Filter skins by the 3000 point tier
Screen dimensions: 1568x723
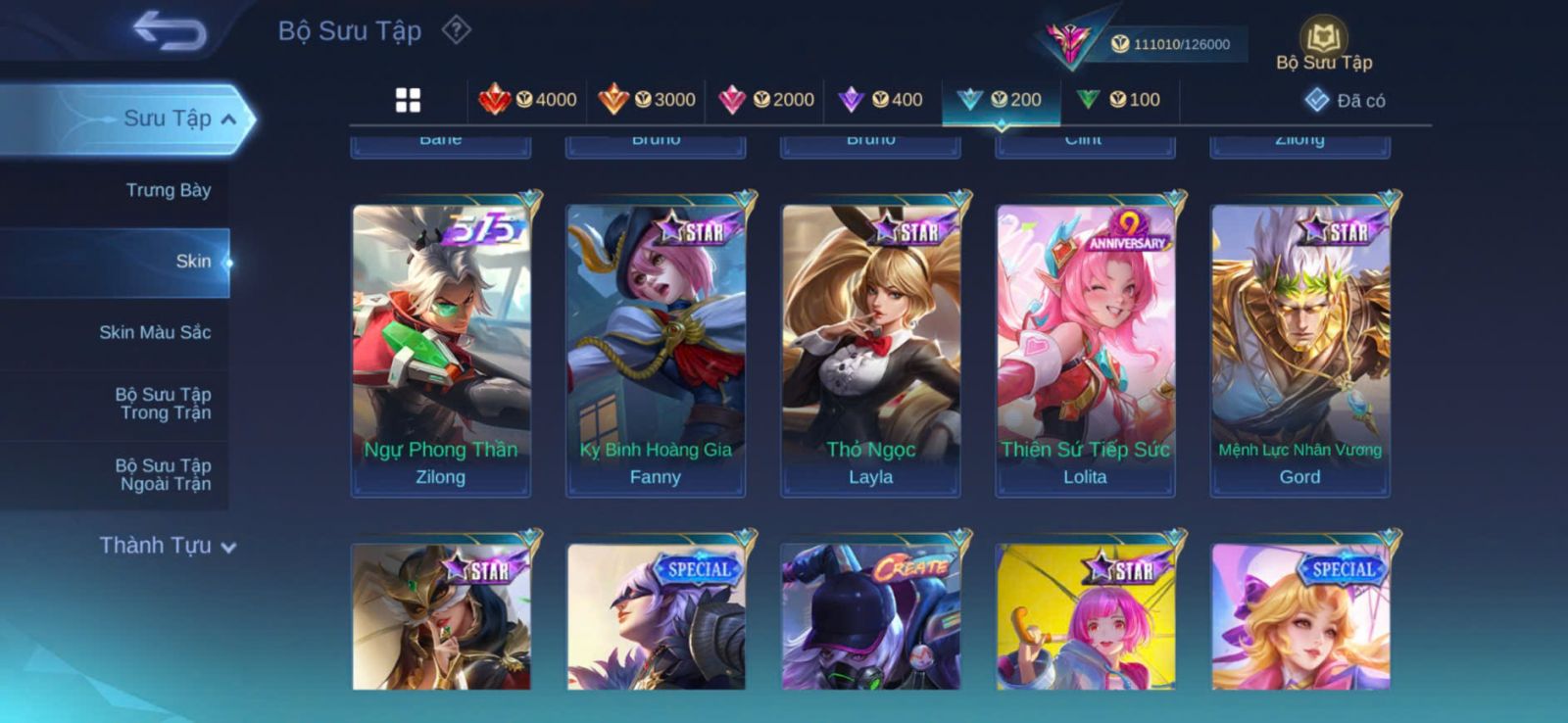click(x=648, y=100)
